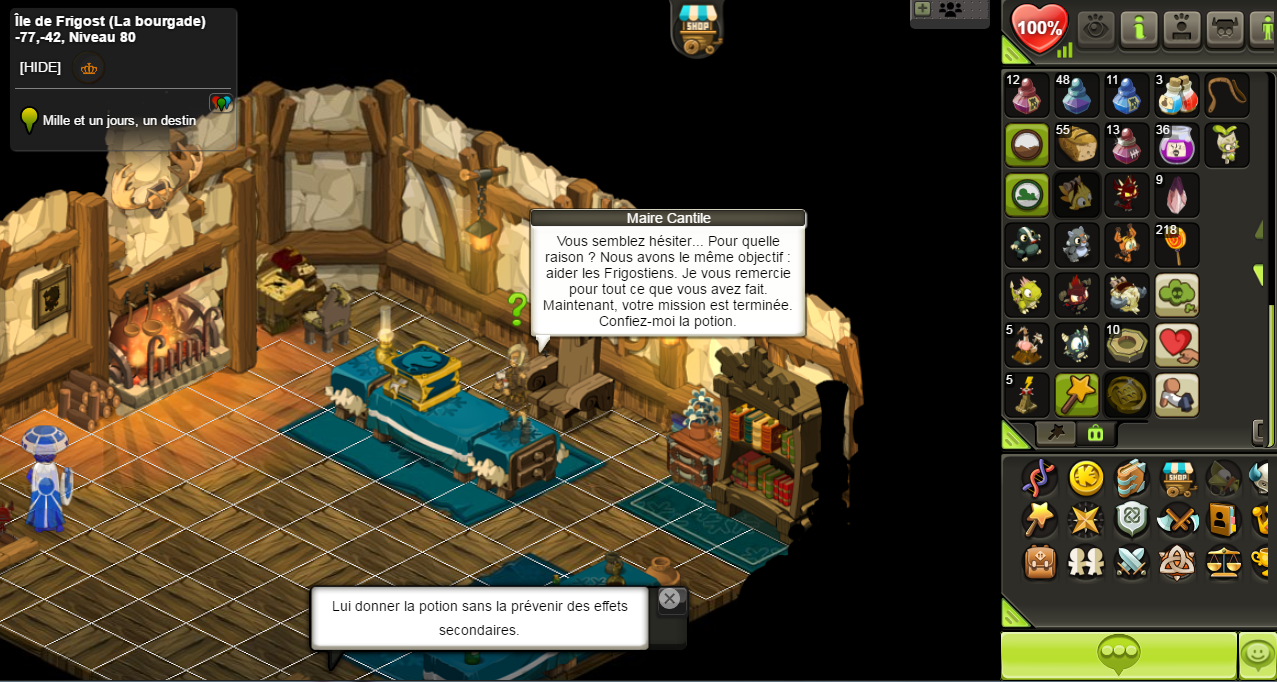Open the compass star map icon
This screenshot has height=682, width=1277.
(x=1086, y=520)
